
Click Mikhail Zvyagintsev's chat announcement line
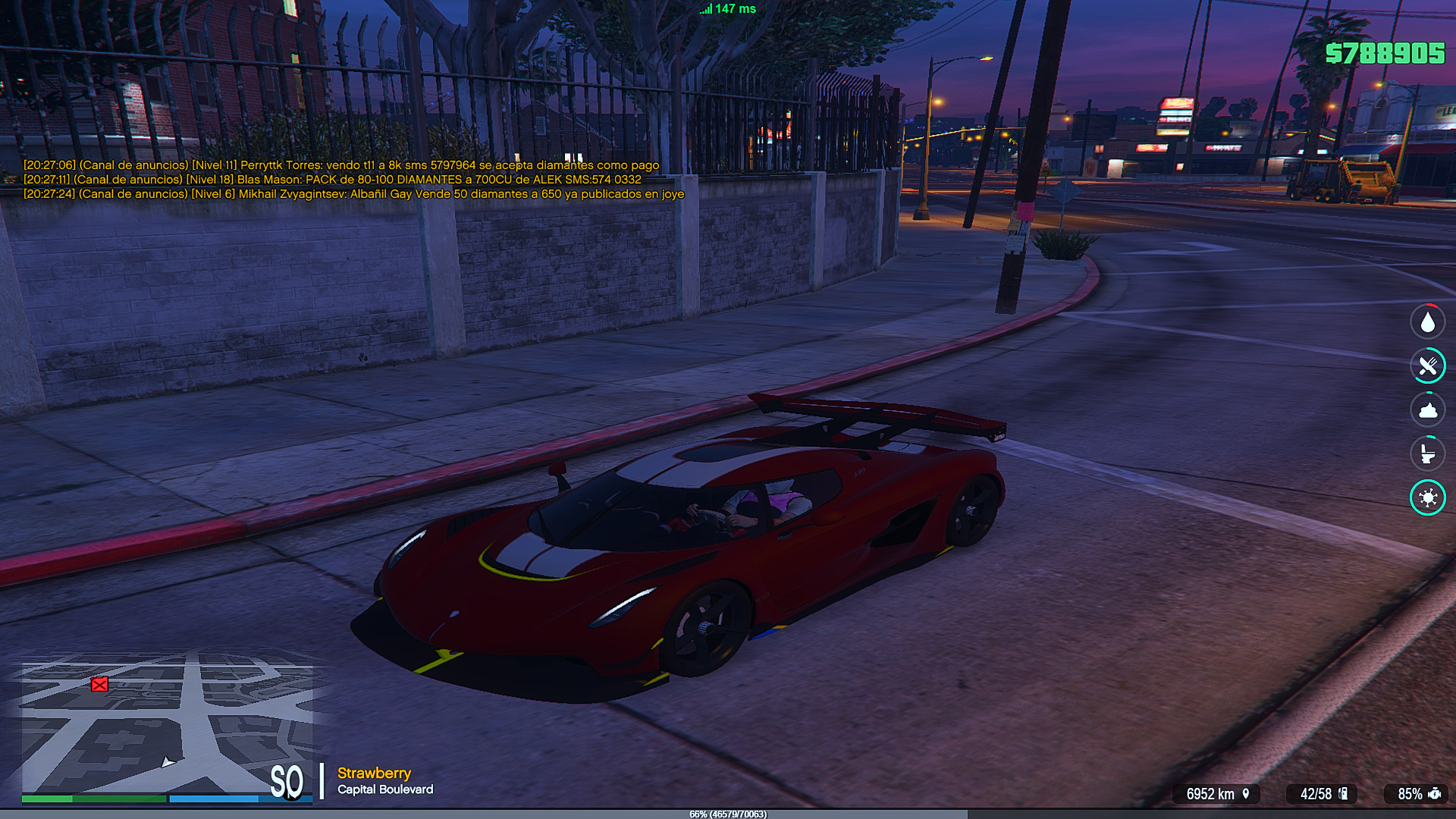coord(353,194)
